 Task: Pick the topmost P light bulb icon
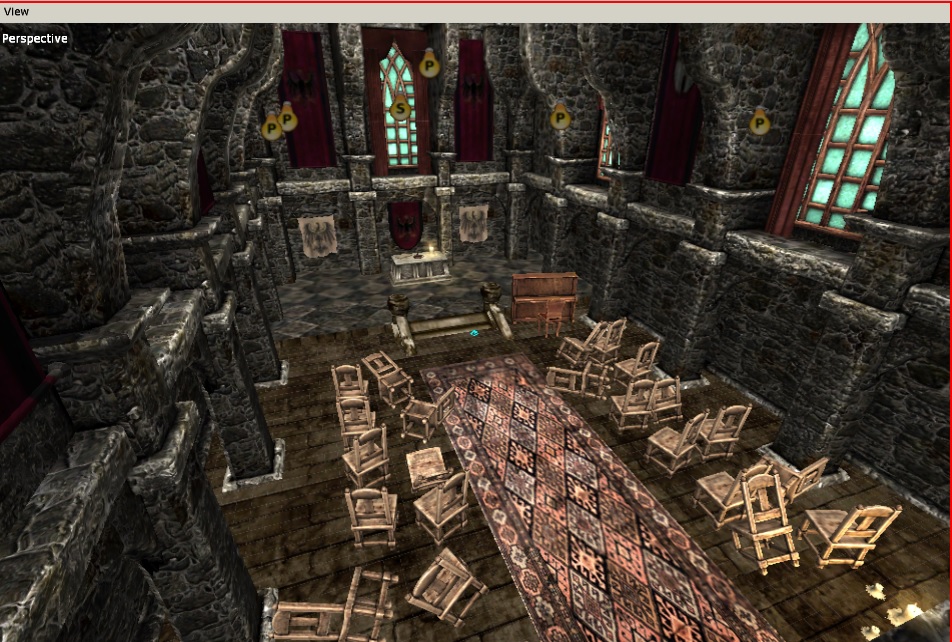click(429, 66)
